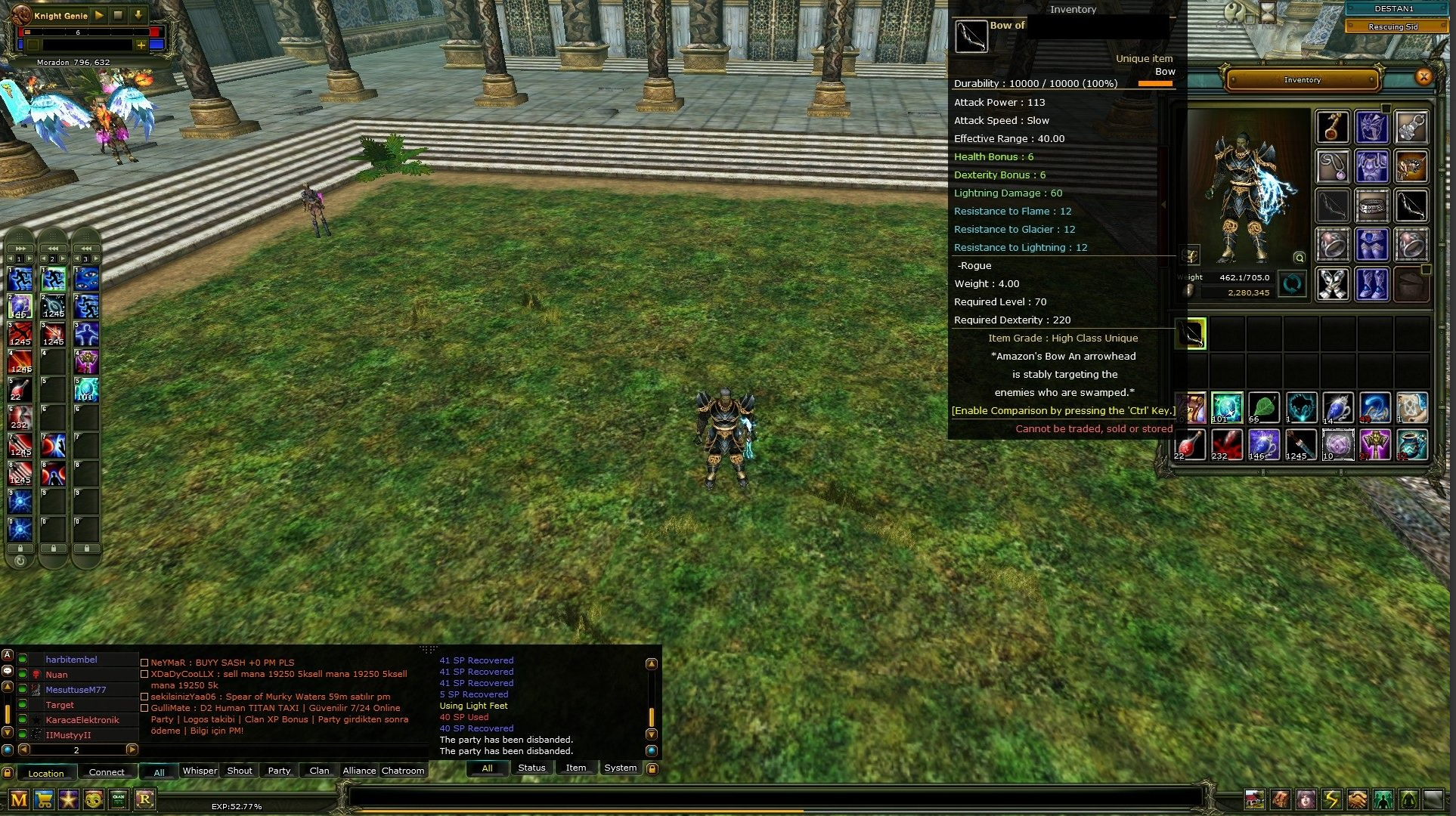Screen dimensions: 1456x816
Task: Switch to the Whisper chat tab
Action: pos(199,771)
